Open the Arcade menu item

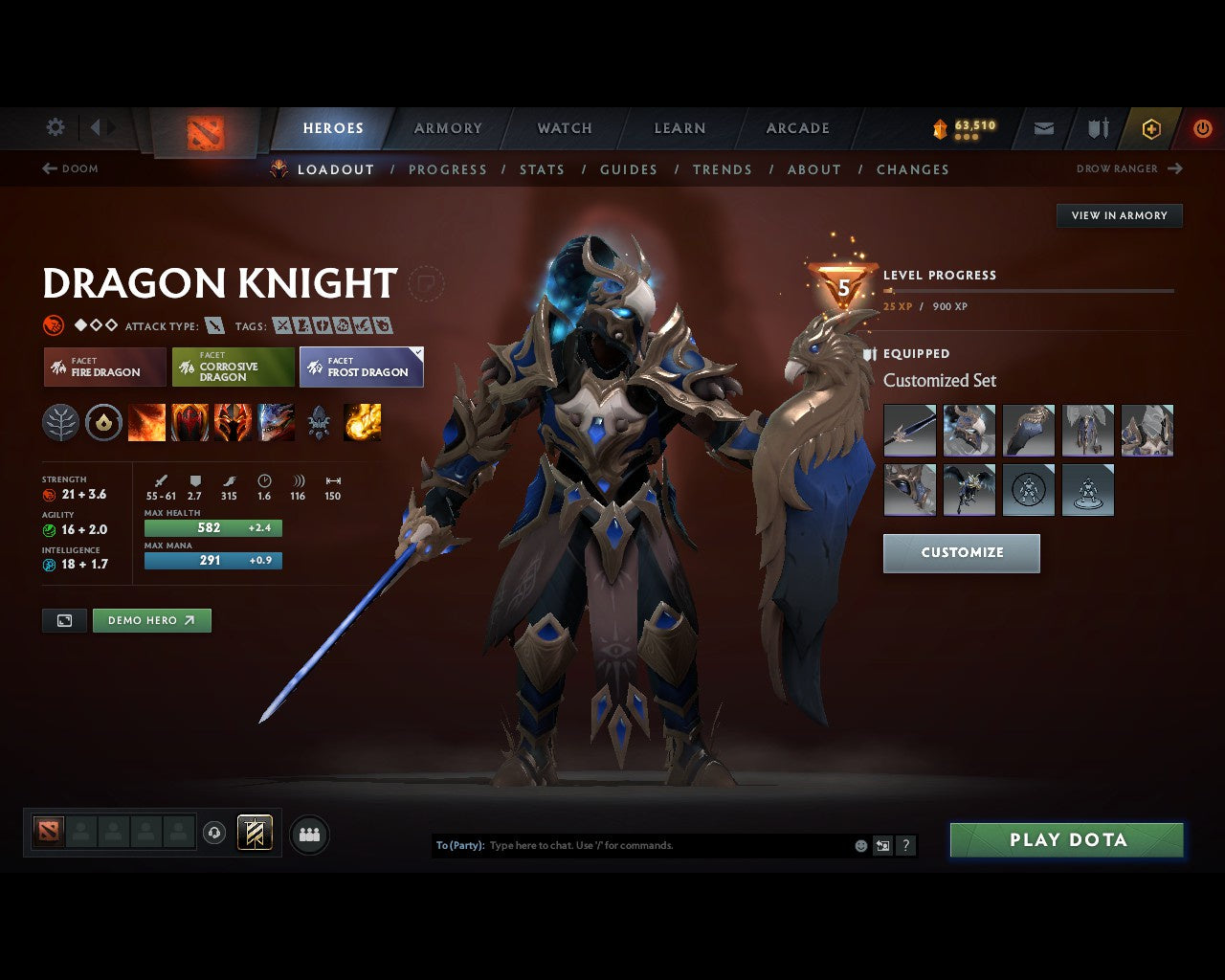(796, 127)
